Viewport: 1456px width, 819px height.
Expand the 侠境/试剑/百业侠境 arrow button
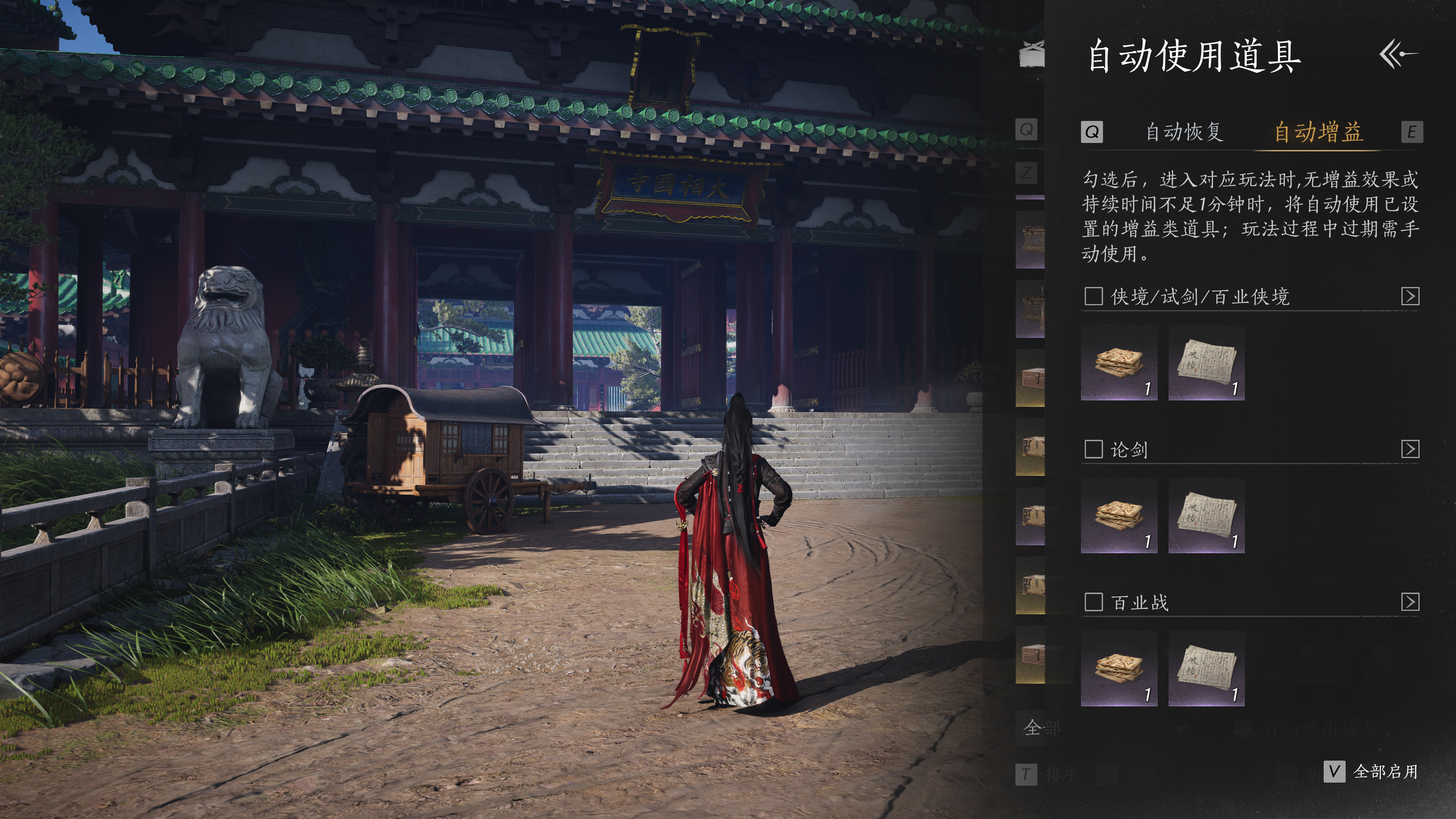click(x=1410, y=296)
